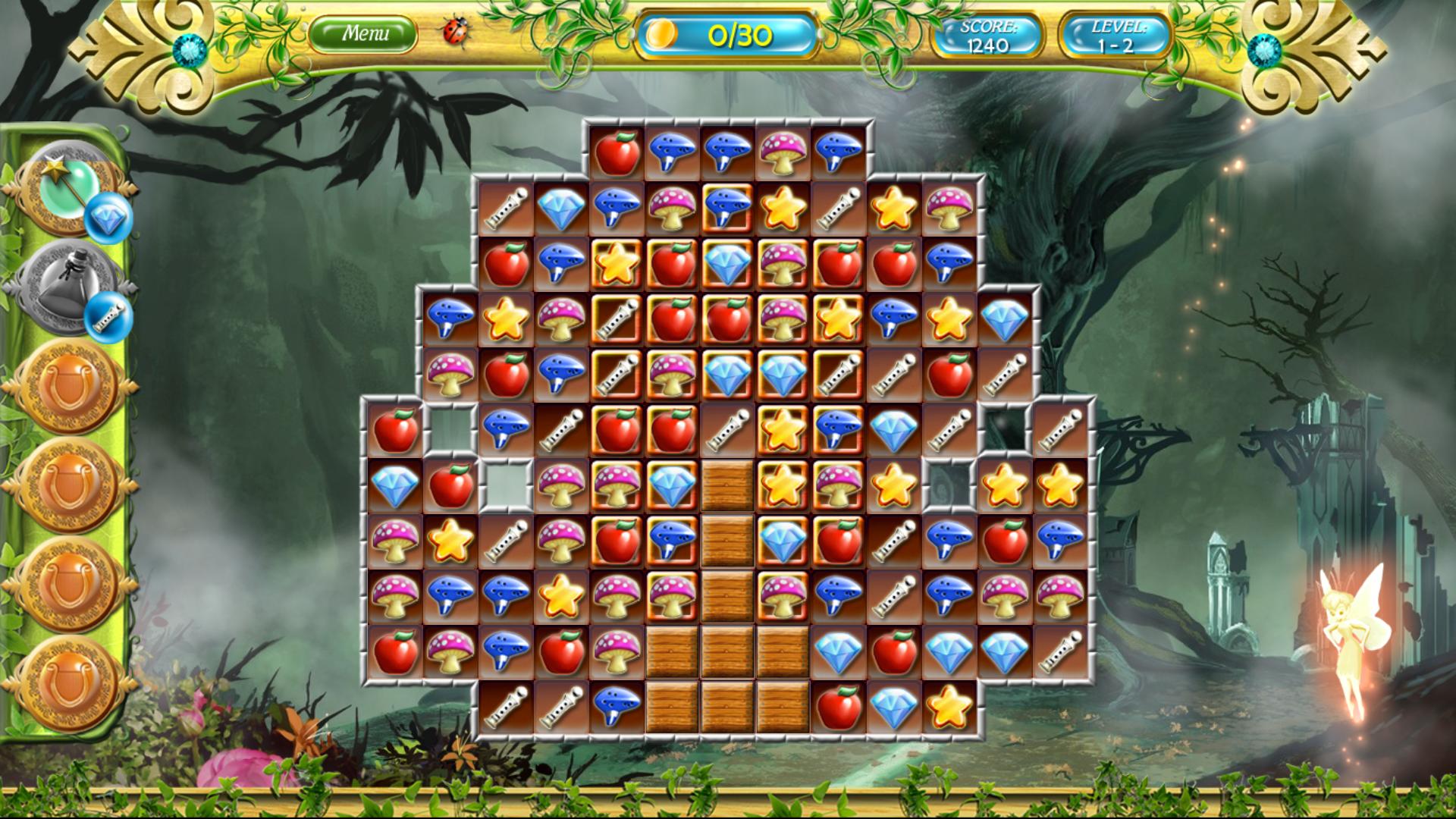1456x819 pixels.
Task: Pick the pink mushroom in the board's top row
Action: click(783, 154)
